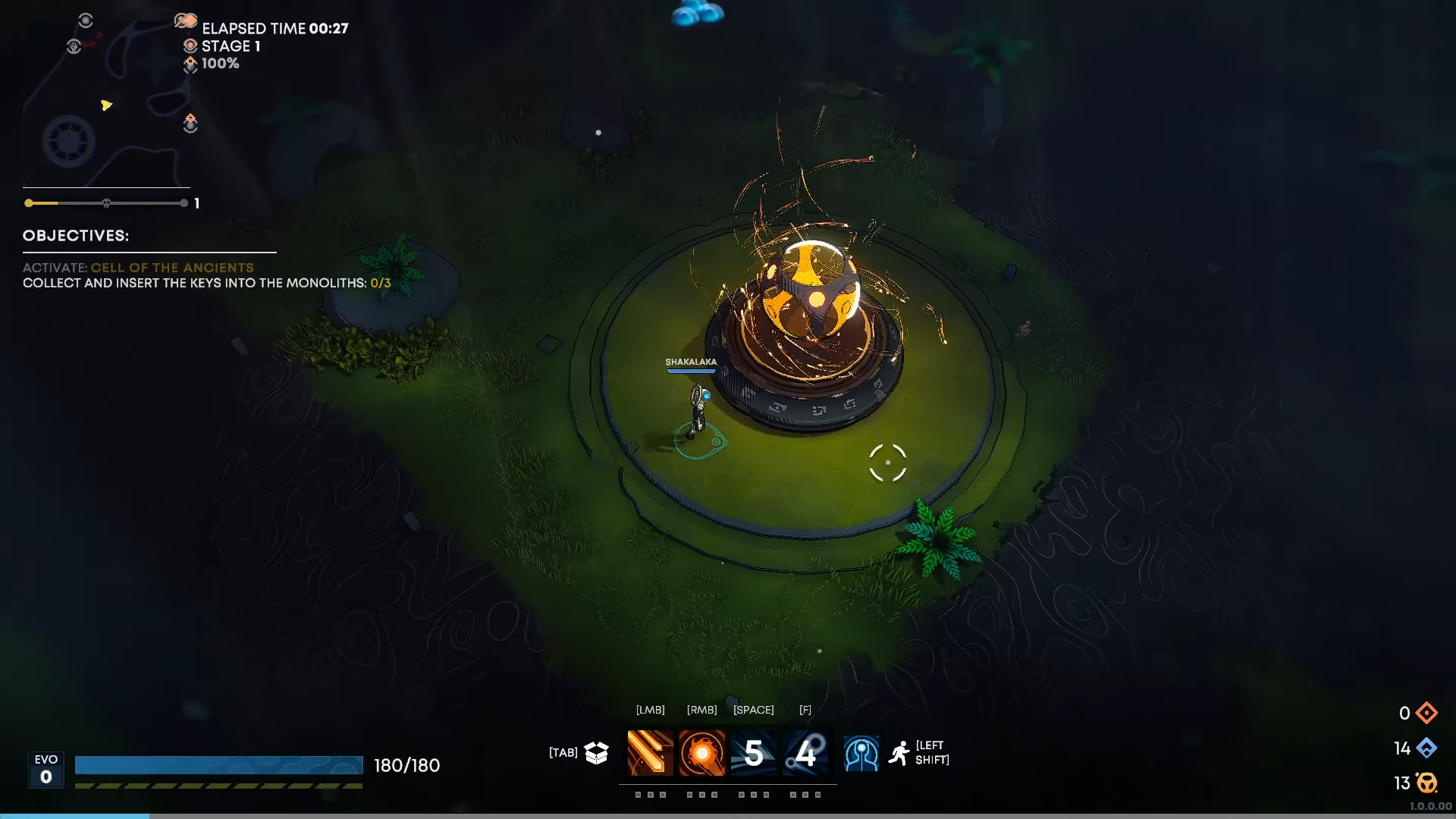Viewport: 1456px width, 819px height.
Task: Click the skull marker on the progress track
Action: (x=106, y=203)
